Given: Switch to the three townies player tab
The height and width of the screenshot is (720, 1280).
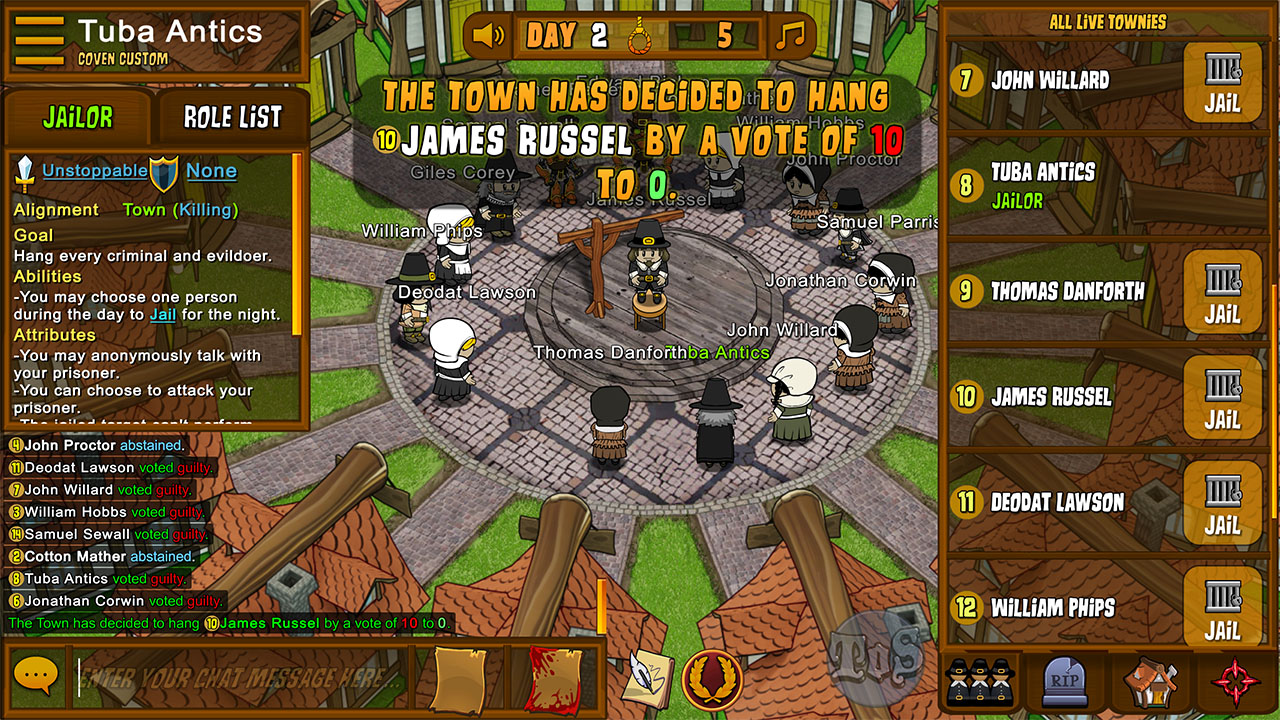Looking at the screenshot, I should pos(980,683).
